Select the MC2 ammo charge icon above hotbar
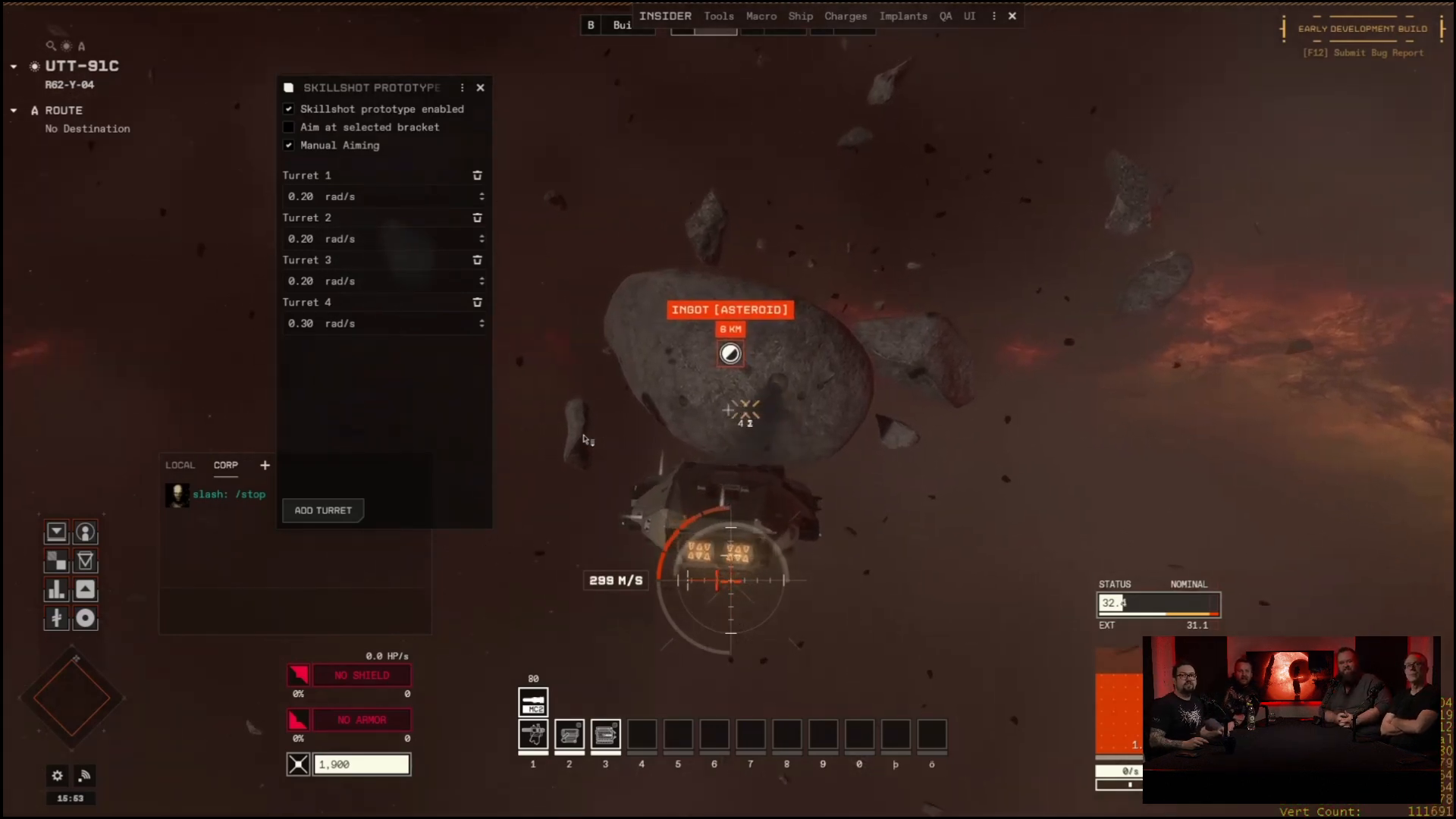Screen dimensions: 1456x819 [532, 702]
